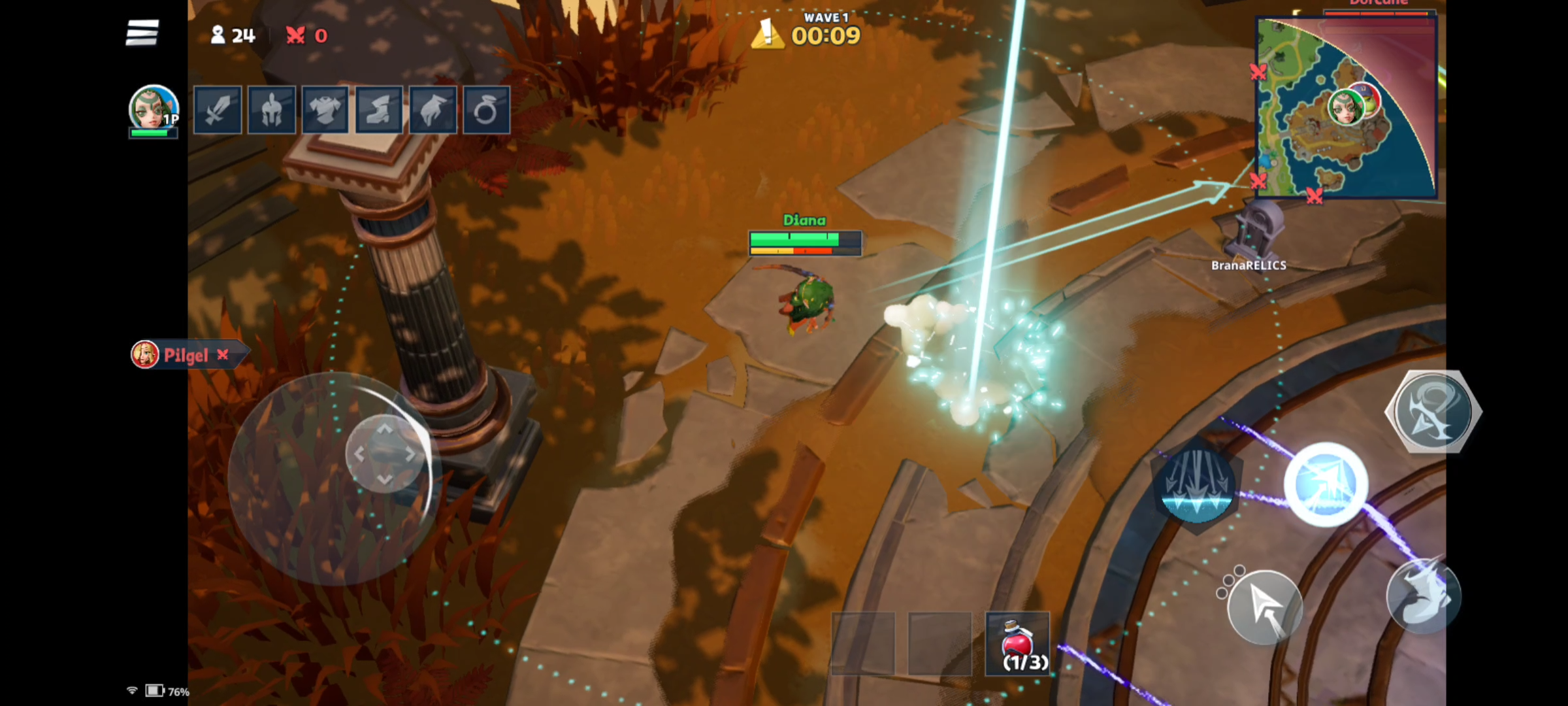Fire the glowing arrow shot skill
1568x706 pixels.
click(x=1326, y=484)
